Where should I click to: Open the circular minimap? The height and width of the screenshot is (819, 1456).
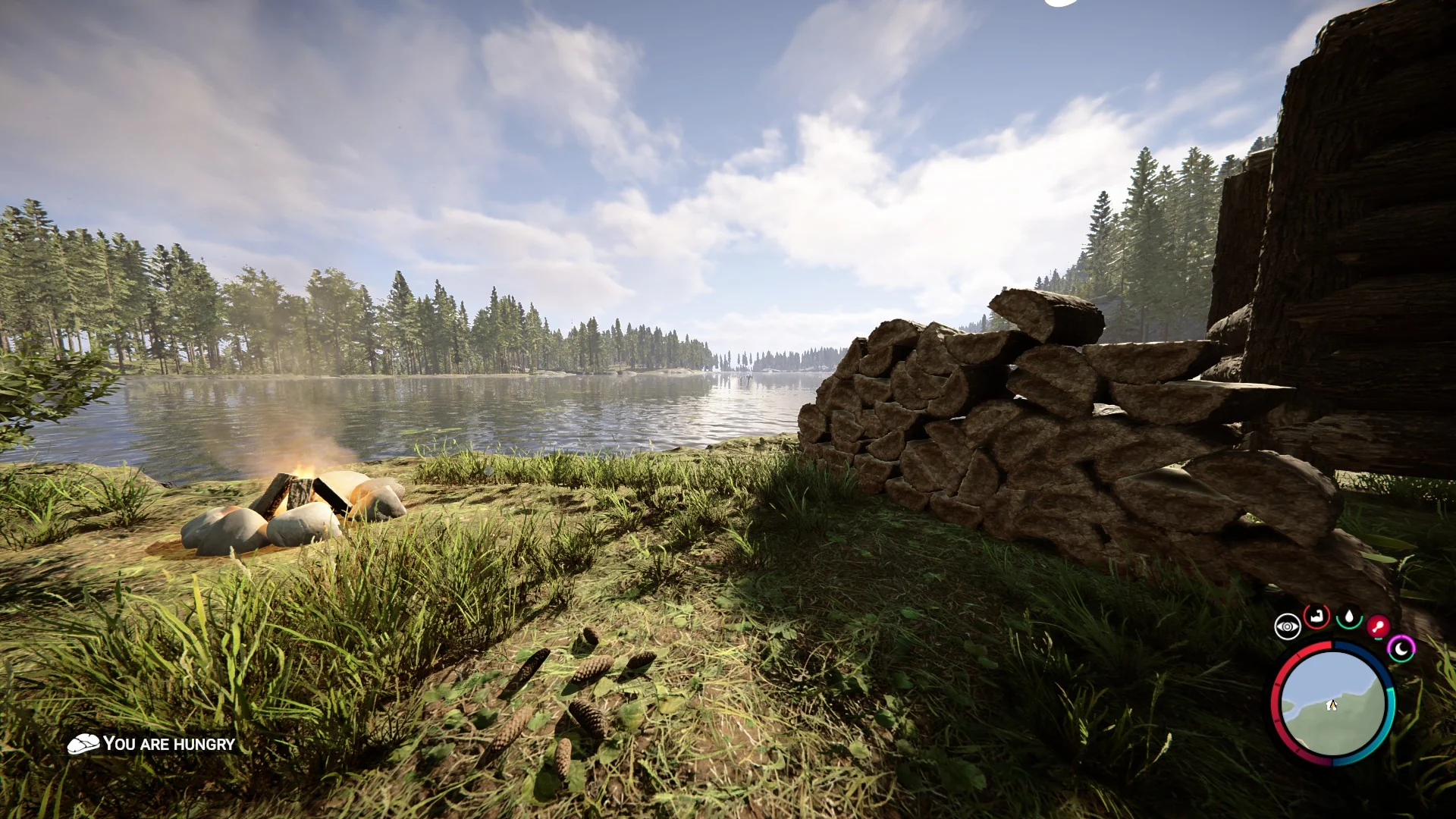click(1332, 703)
